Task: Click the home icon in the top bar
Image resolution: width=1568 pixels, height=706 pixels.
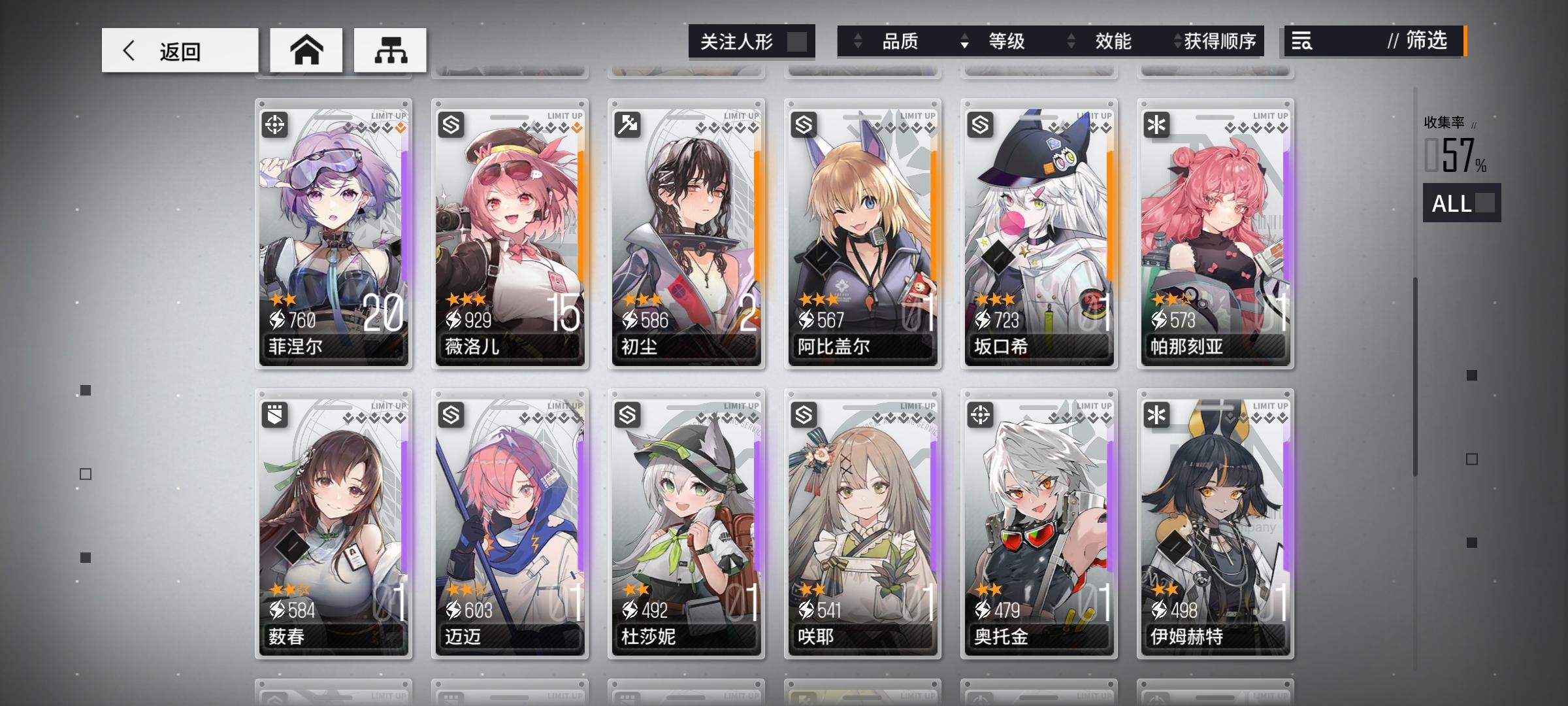Action: [x=306, y=50]
